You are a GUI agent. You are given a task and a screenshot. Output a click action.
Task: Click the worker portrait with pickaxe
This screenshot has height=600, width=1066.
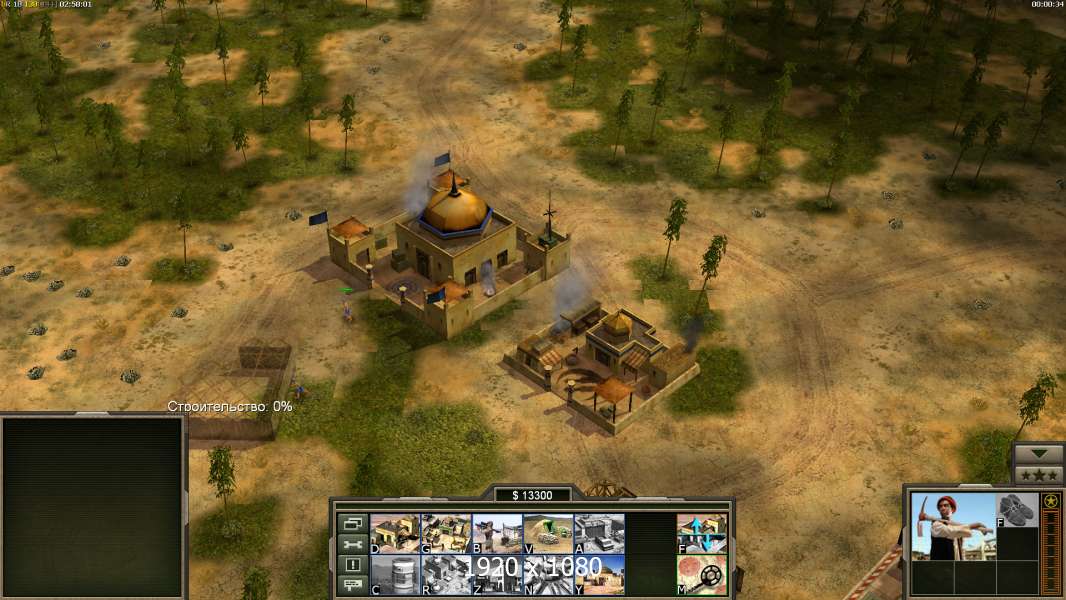click(x=952, y=526)
